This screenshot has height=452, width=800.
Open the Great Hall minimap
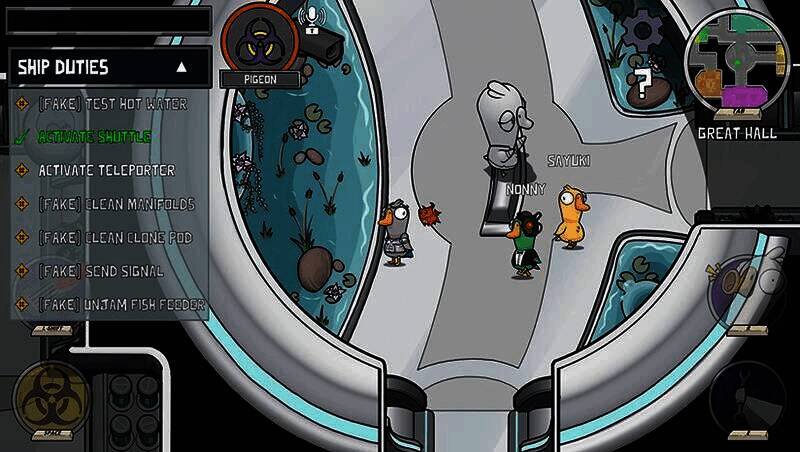tap(737, 64)
